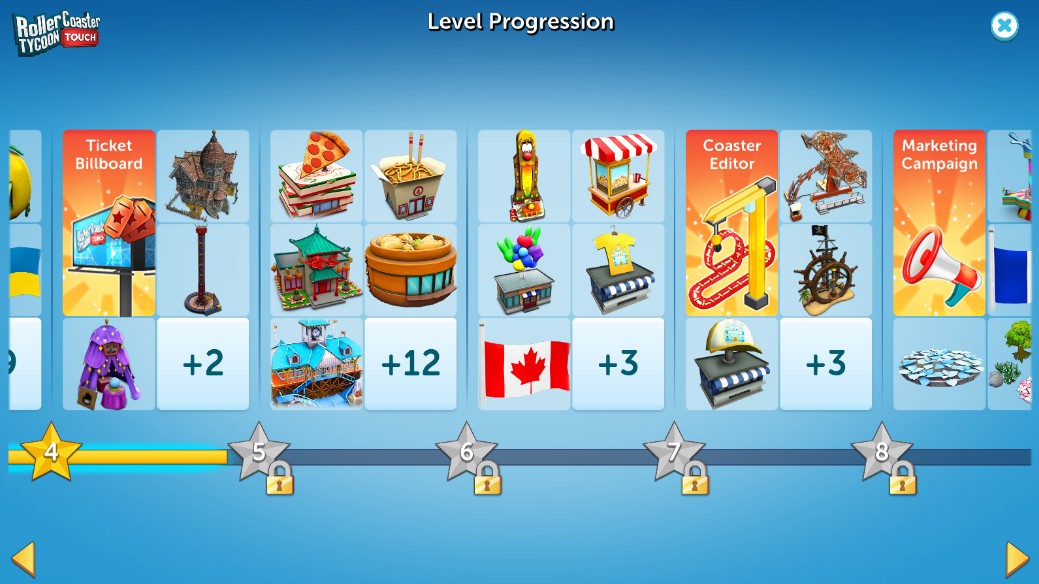Pick the pizza restaurant tile

tap(317, 175)
